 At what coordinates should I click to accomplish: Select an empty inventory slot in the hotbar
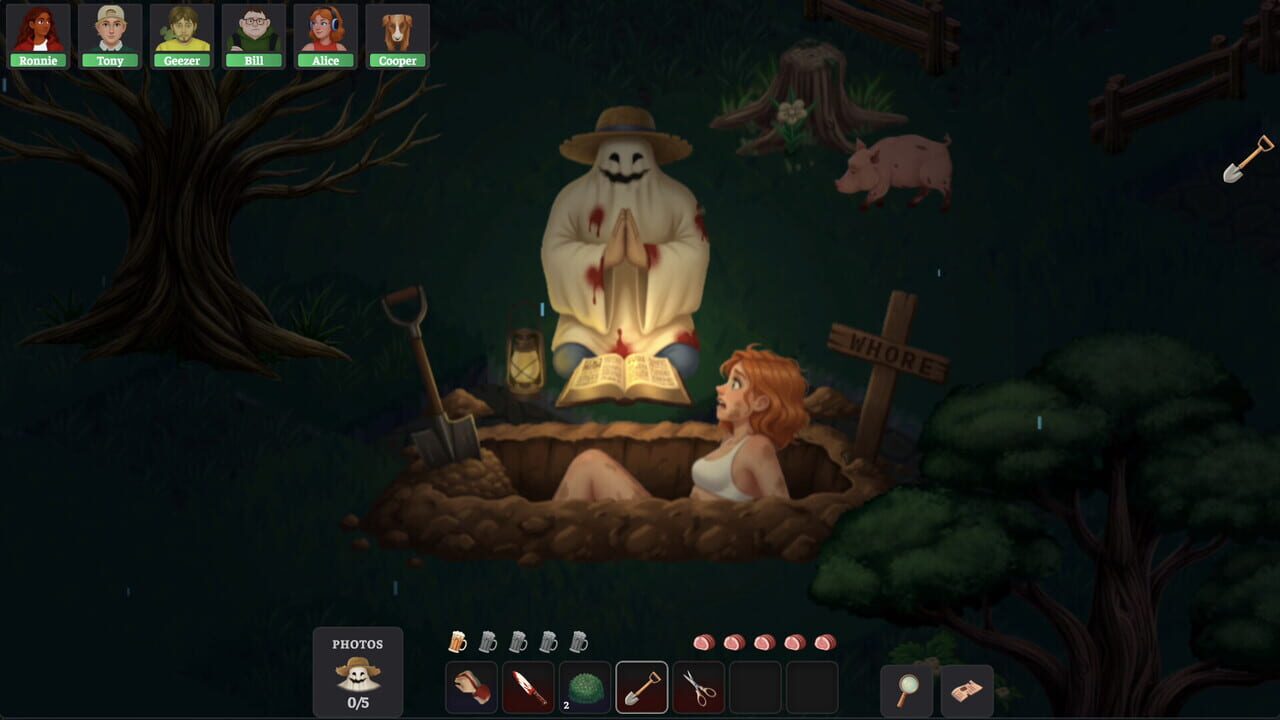pos(756,687)
